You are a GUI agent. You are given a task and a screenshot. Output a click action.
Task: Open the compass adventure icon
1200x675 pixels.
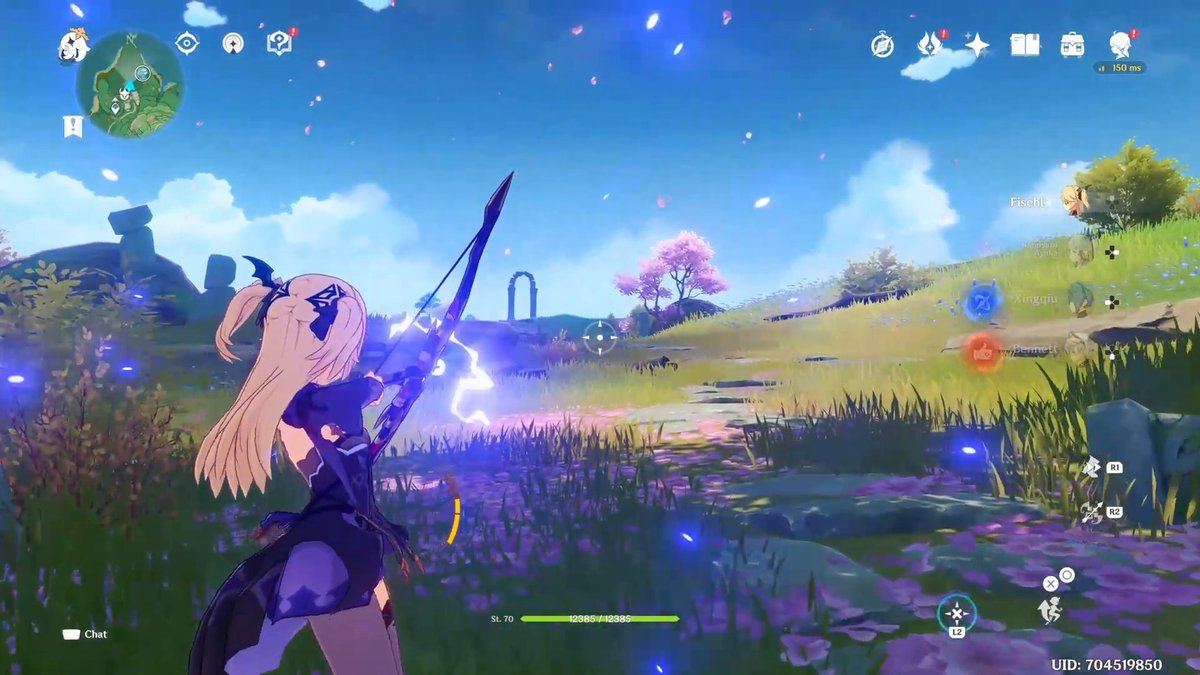(x=882, y=45)
